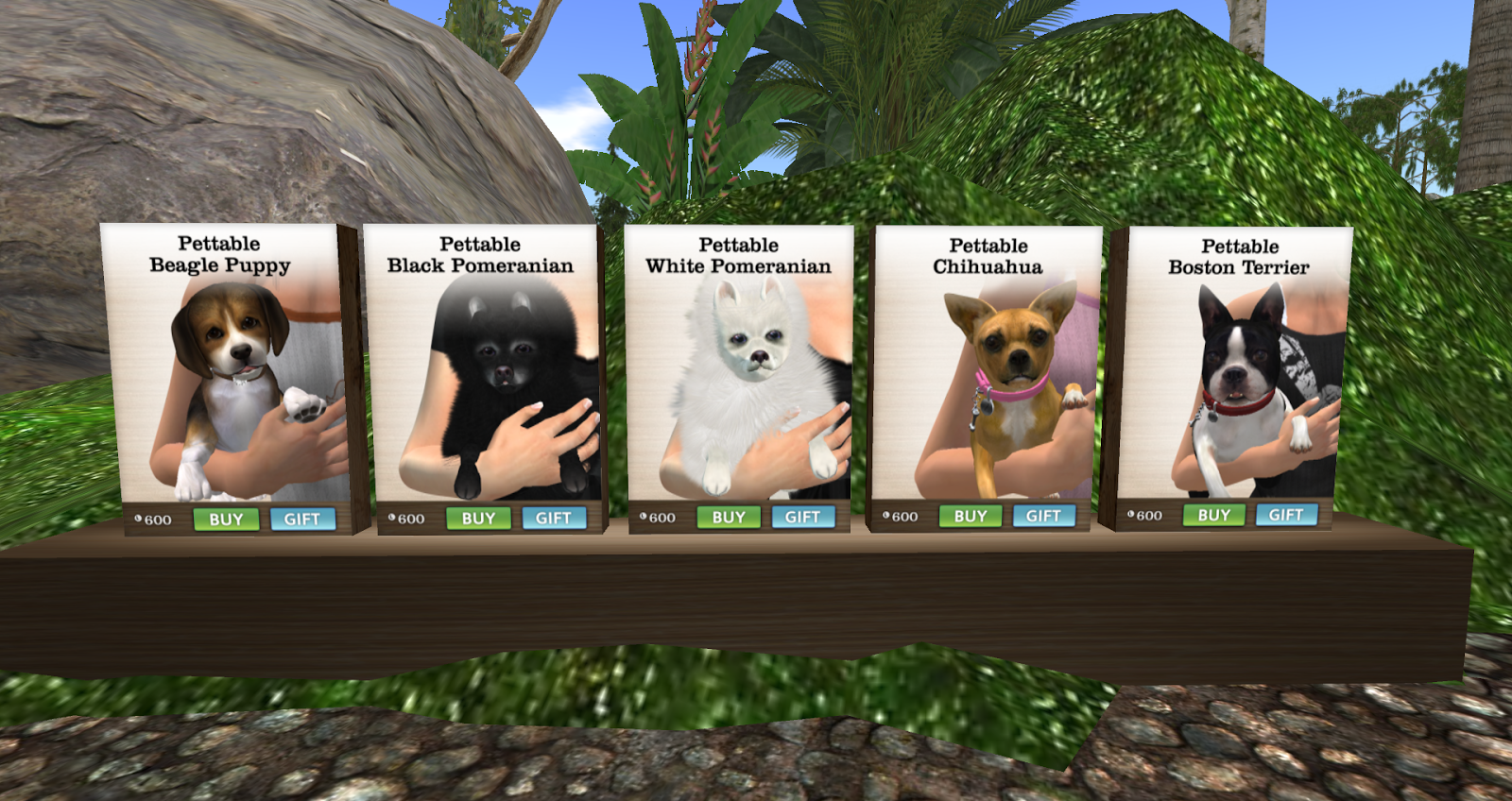The image size is (1512, 801).
Task: Gift the Pettable White Pomeranian
Action: tap(801, 515)
